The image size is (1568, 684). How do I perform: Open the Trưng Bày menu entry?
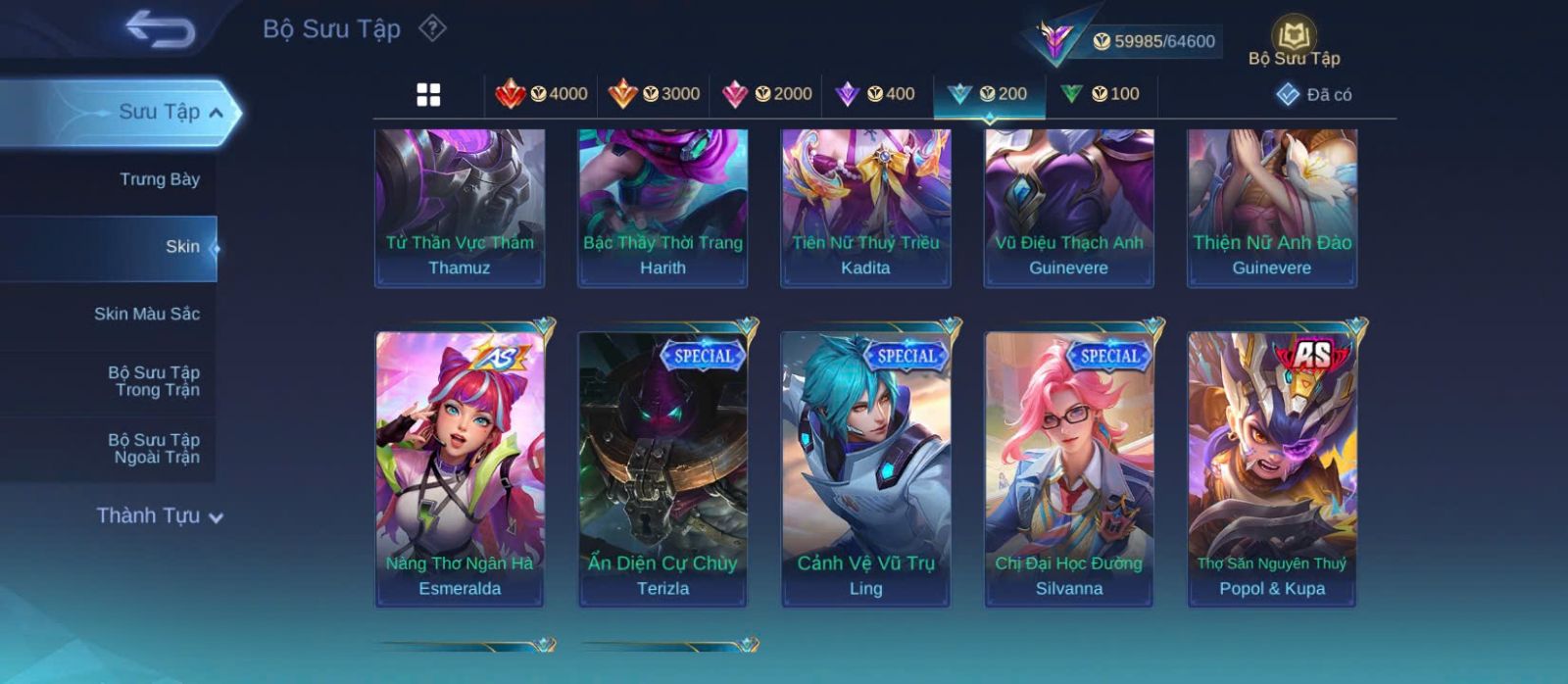(x=159, y=179)
